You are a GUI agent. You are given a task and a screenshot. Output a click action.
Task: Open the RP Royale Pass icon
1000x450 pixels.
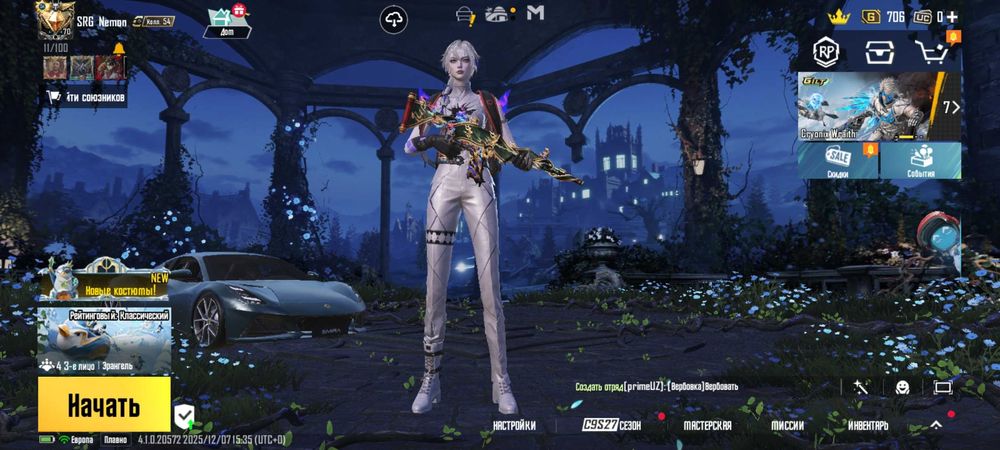(826, 52)
